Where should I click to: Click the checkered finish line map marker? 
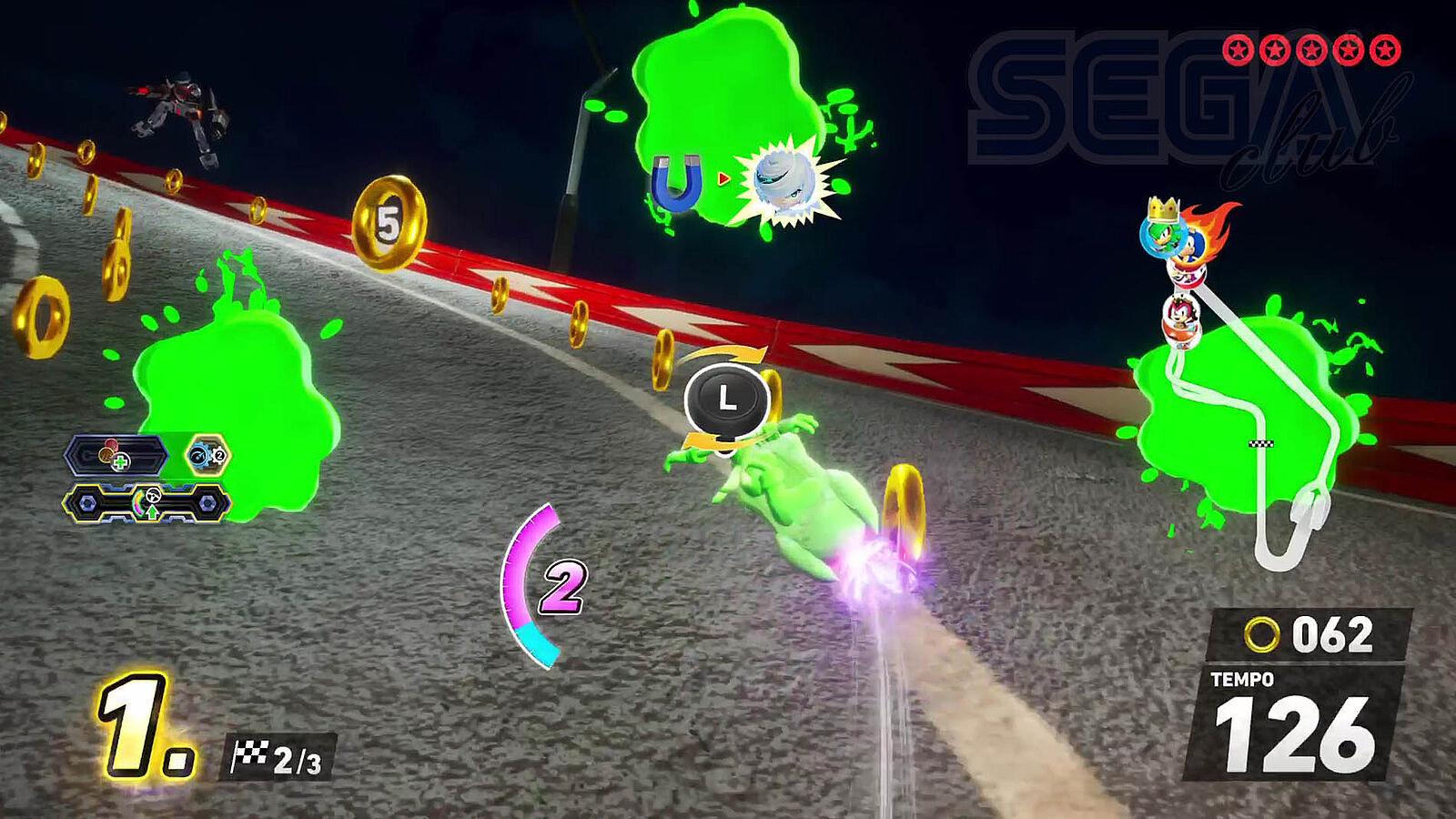click(x=1261, y=444)
